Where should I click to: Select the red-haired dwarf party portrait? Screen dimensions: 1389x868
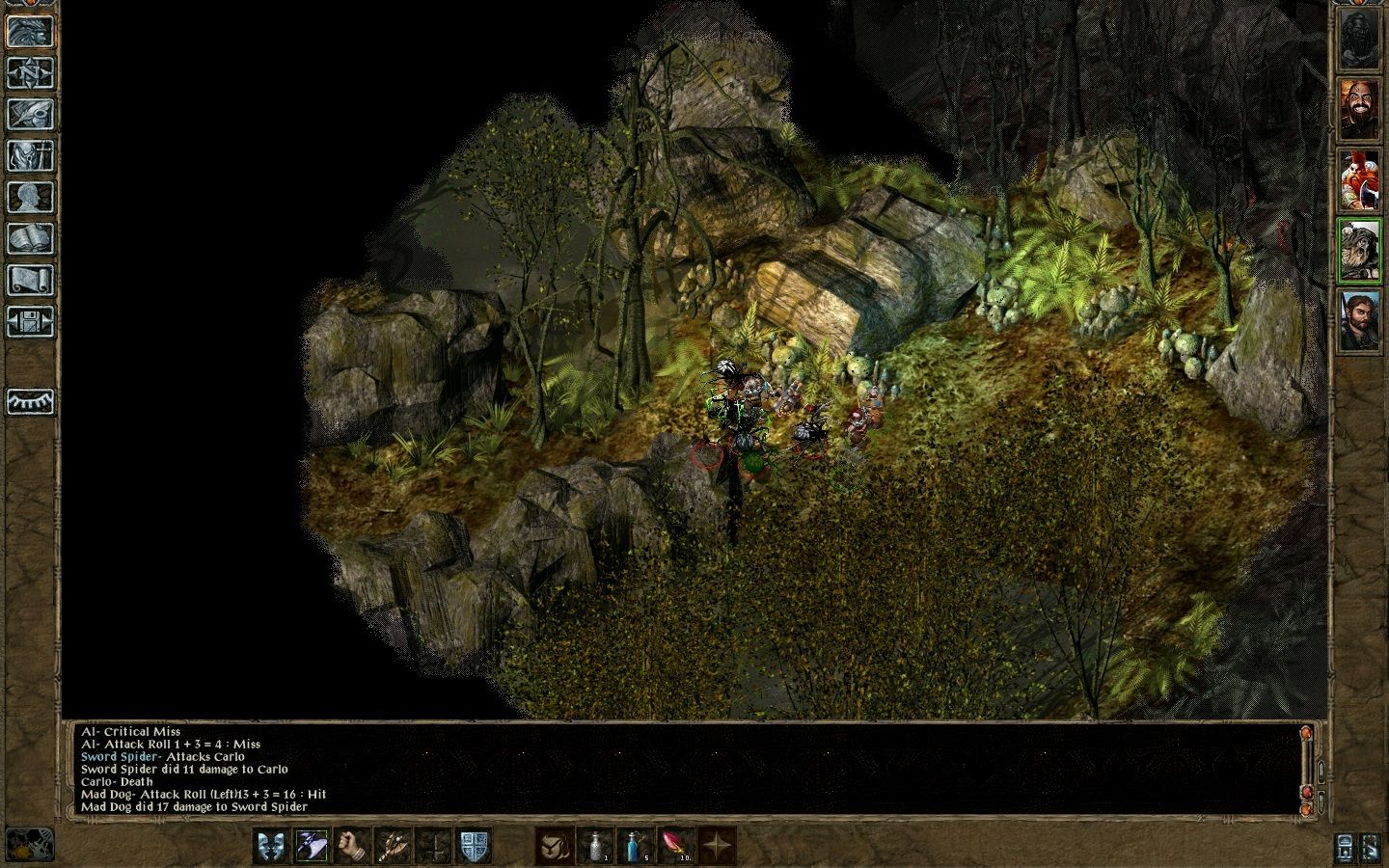(x=1359, y=180)
